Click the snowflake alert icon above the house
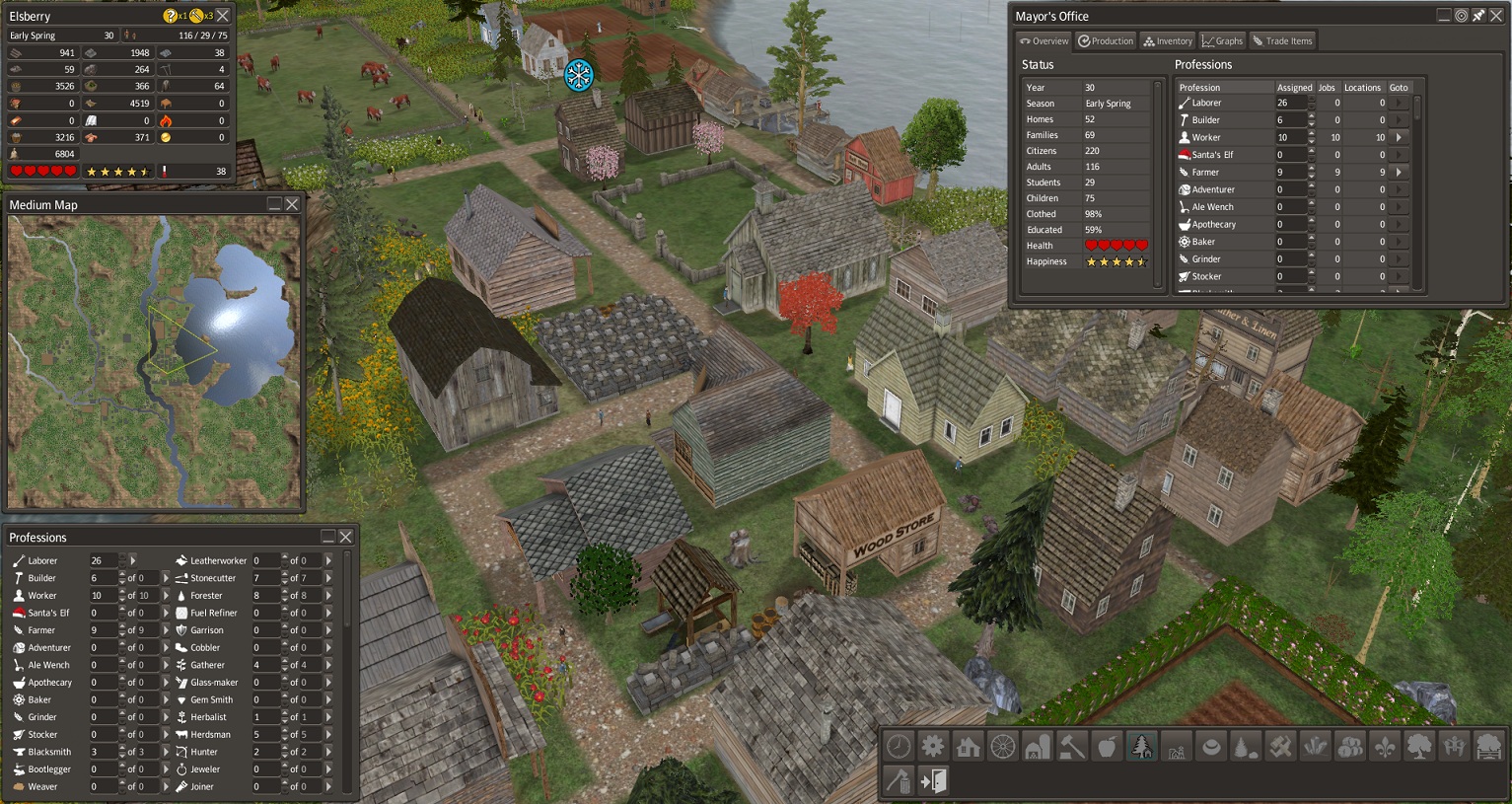The width and height of the screenshot is (1512, 804). coord(579,75)
